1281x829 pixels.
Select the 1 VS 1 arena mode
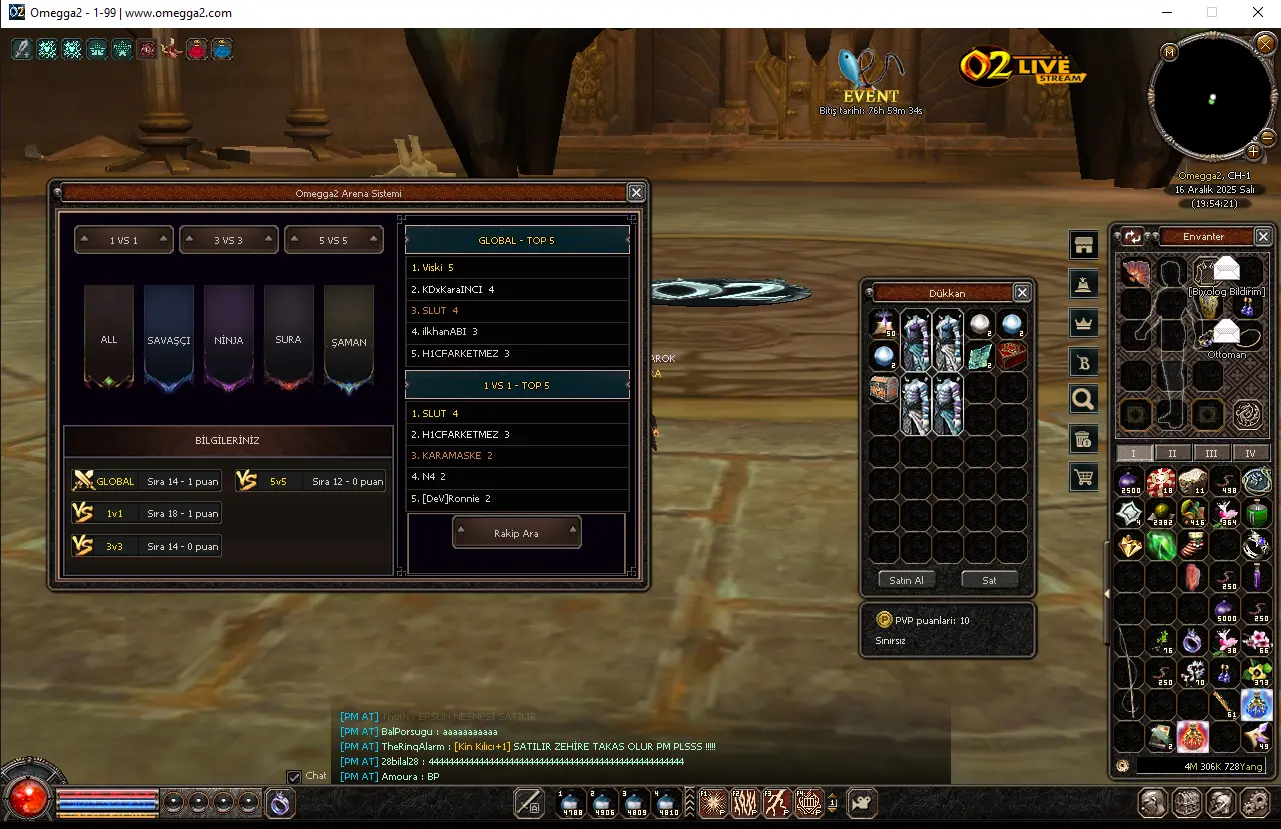pos(124,240)
